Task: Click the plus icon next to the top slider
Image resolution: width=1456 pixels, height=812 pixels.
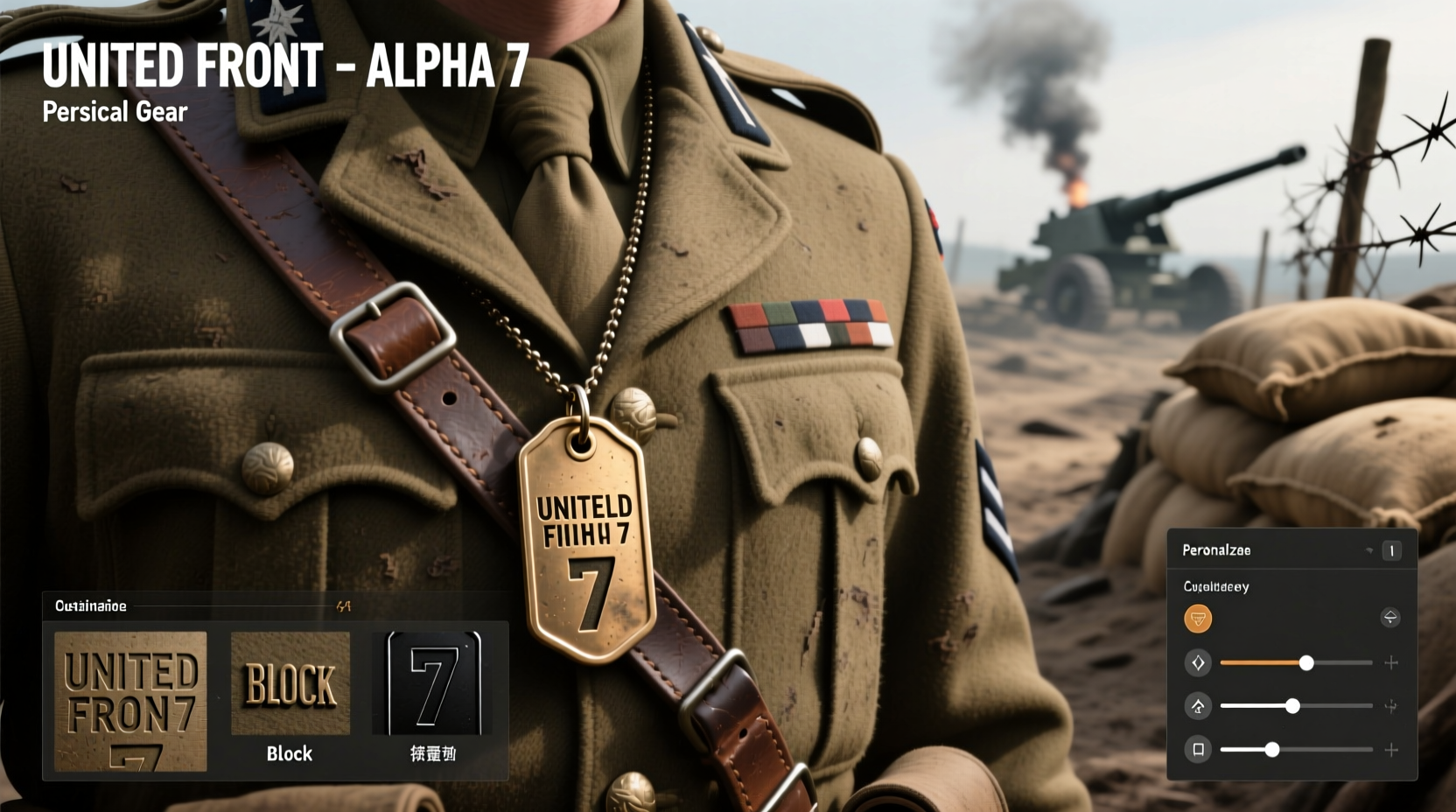Action: tap(1392, 662)
